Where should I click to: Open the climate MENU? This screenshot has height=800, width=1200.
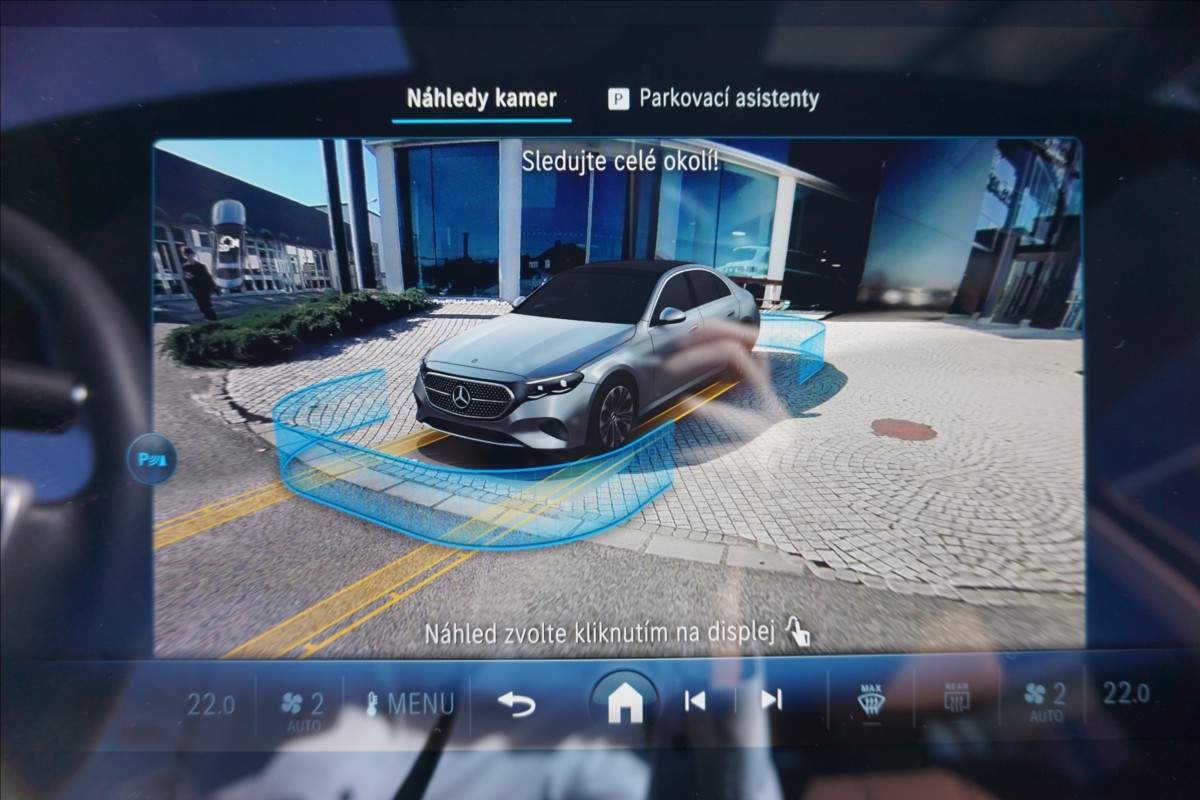[x=410, y=704]
